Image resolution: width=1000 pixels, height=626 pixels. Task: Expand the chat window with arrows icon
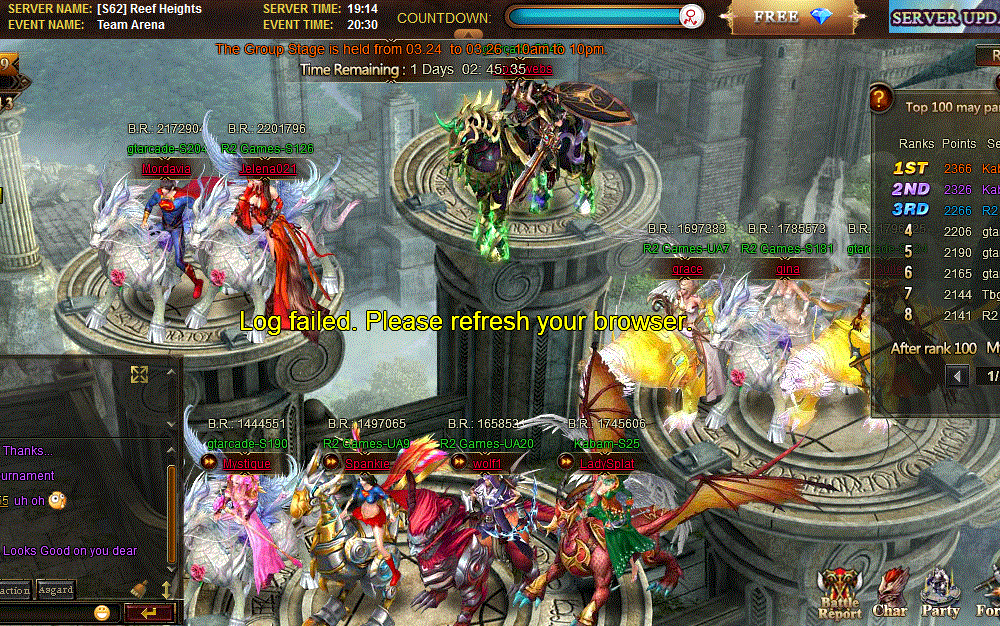[x=140, y=374]
